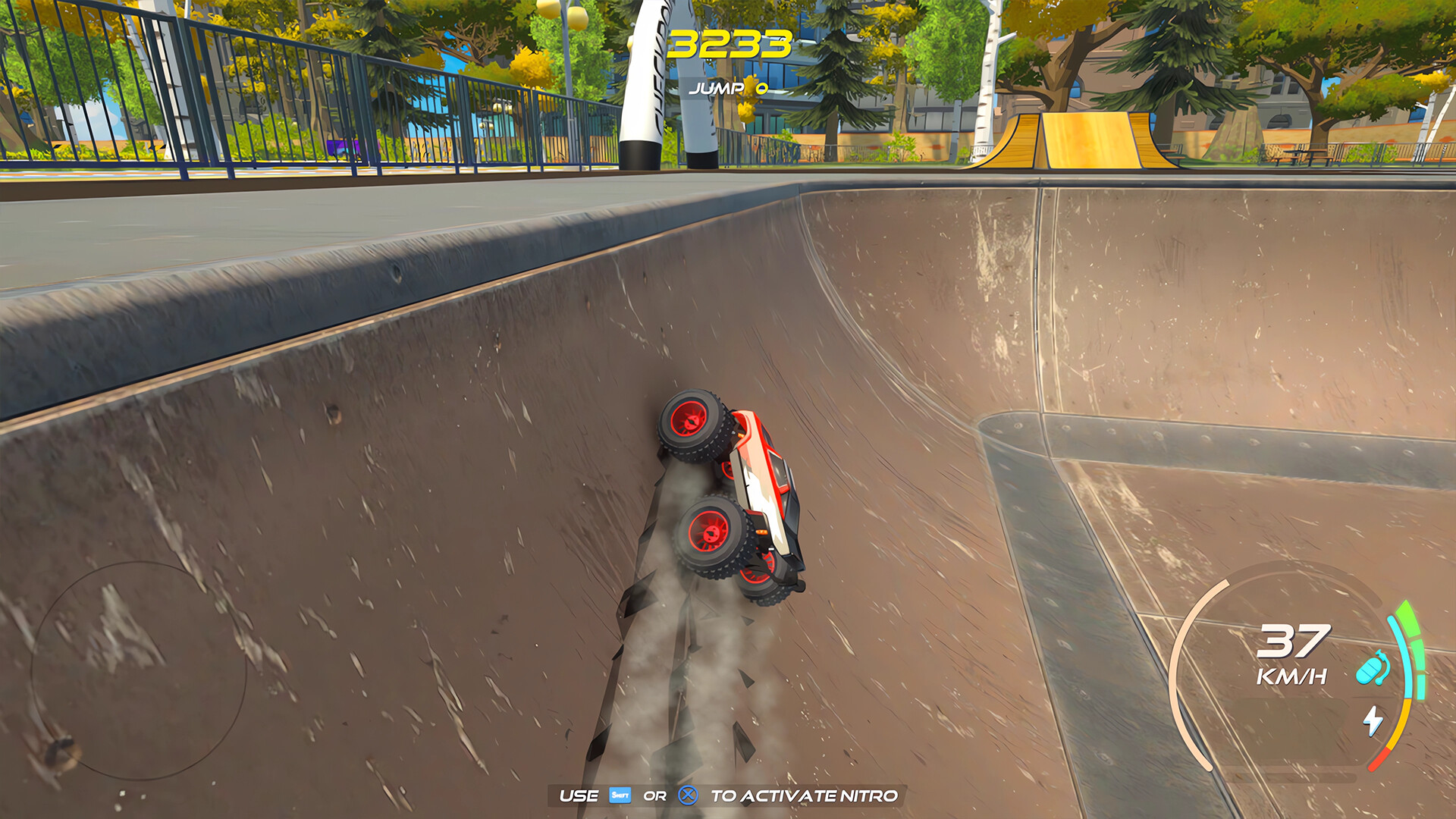Click the circled blue X controller button icon
1456x819 pixels.
click(x=688, y=795)
